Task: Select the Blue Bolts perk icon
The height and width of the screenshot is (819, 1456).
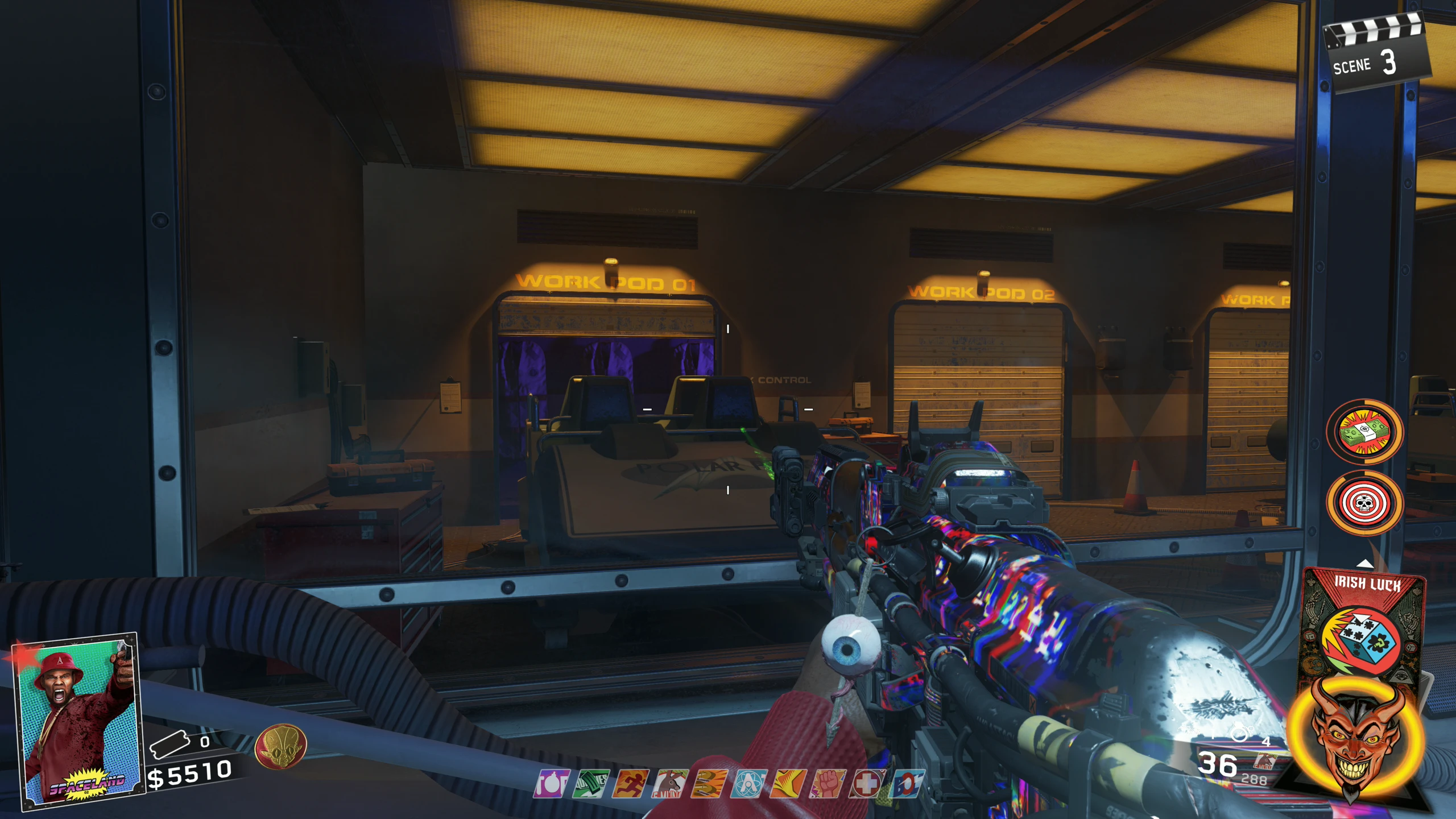Action: [905, 784]
